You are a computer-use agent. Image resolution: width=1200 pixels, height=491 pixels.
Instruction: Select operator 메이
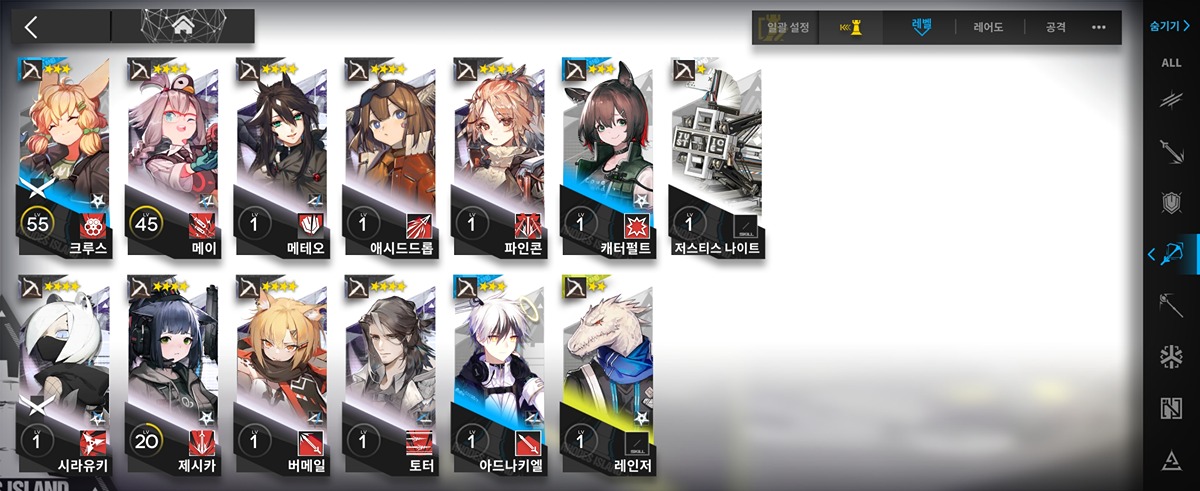coord(172,155)
